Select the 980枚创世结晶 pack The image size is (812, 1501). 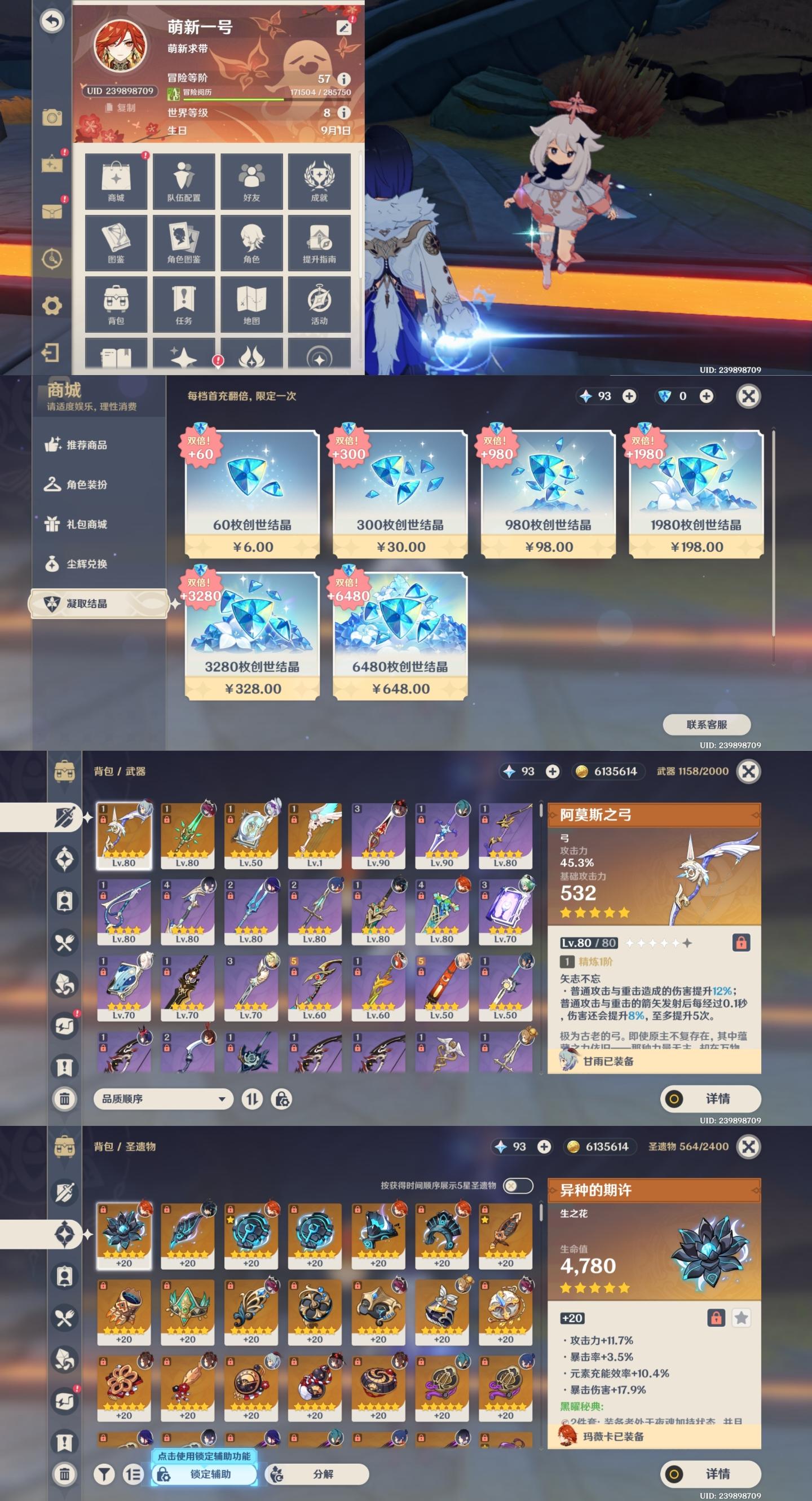(548, 494)
